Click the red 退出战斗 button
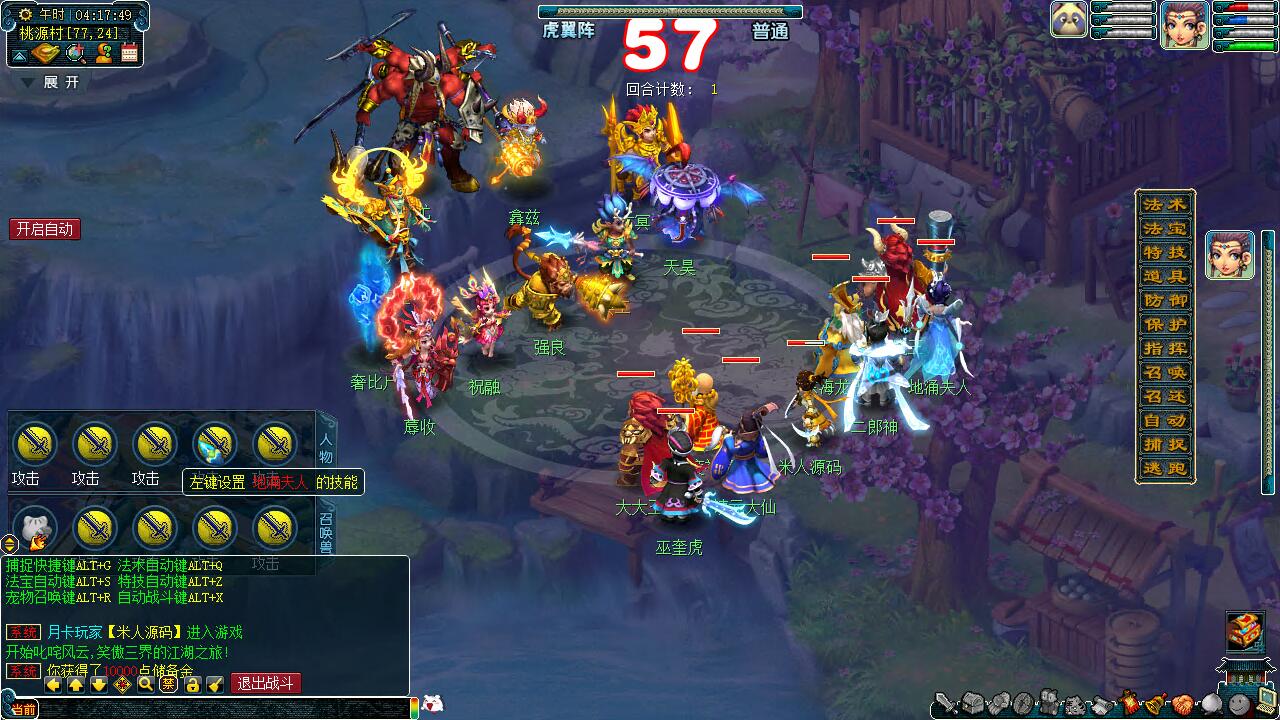 [266, 684]
